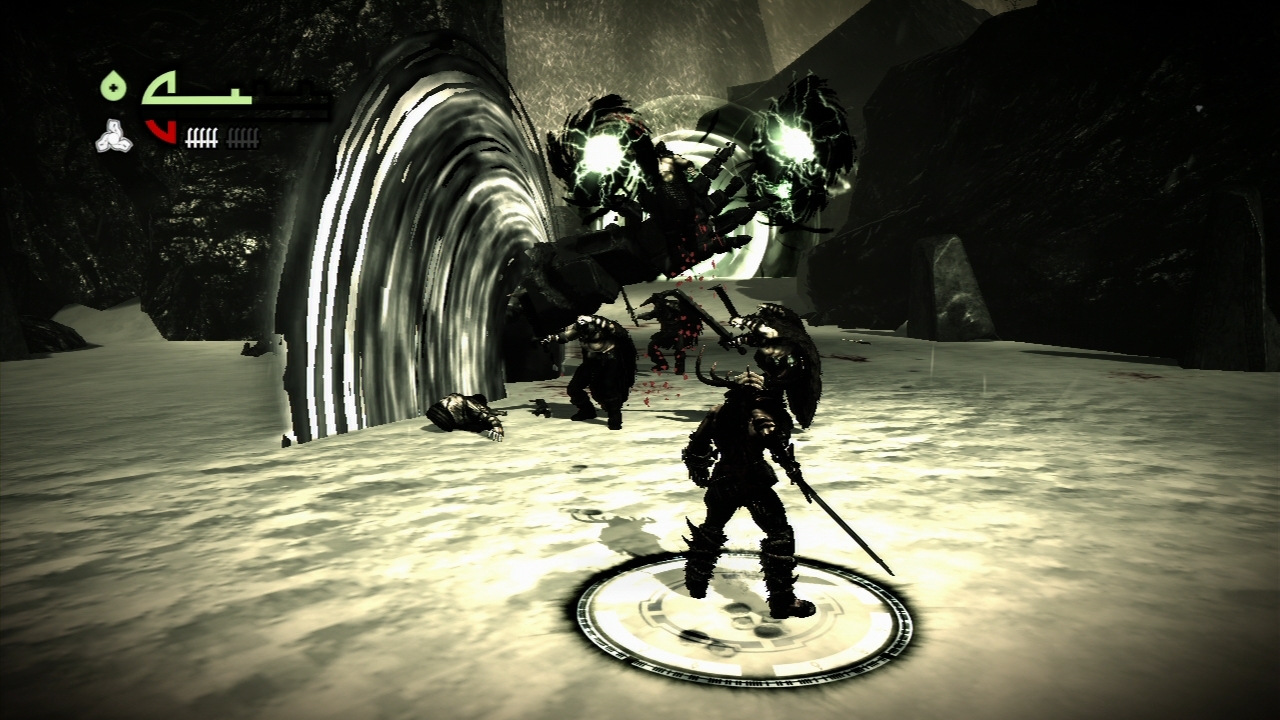Click the plus symbol inside the droplet

click(x=114, y=89)
